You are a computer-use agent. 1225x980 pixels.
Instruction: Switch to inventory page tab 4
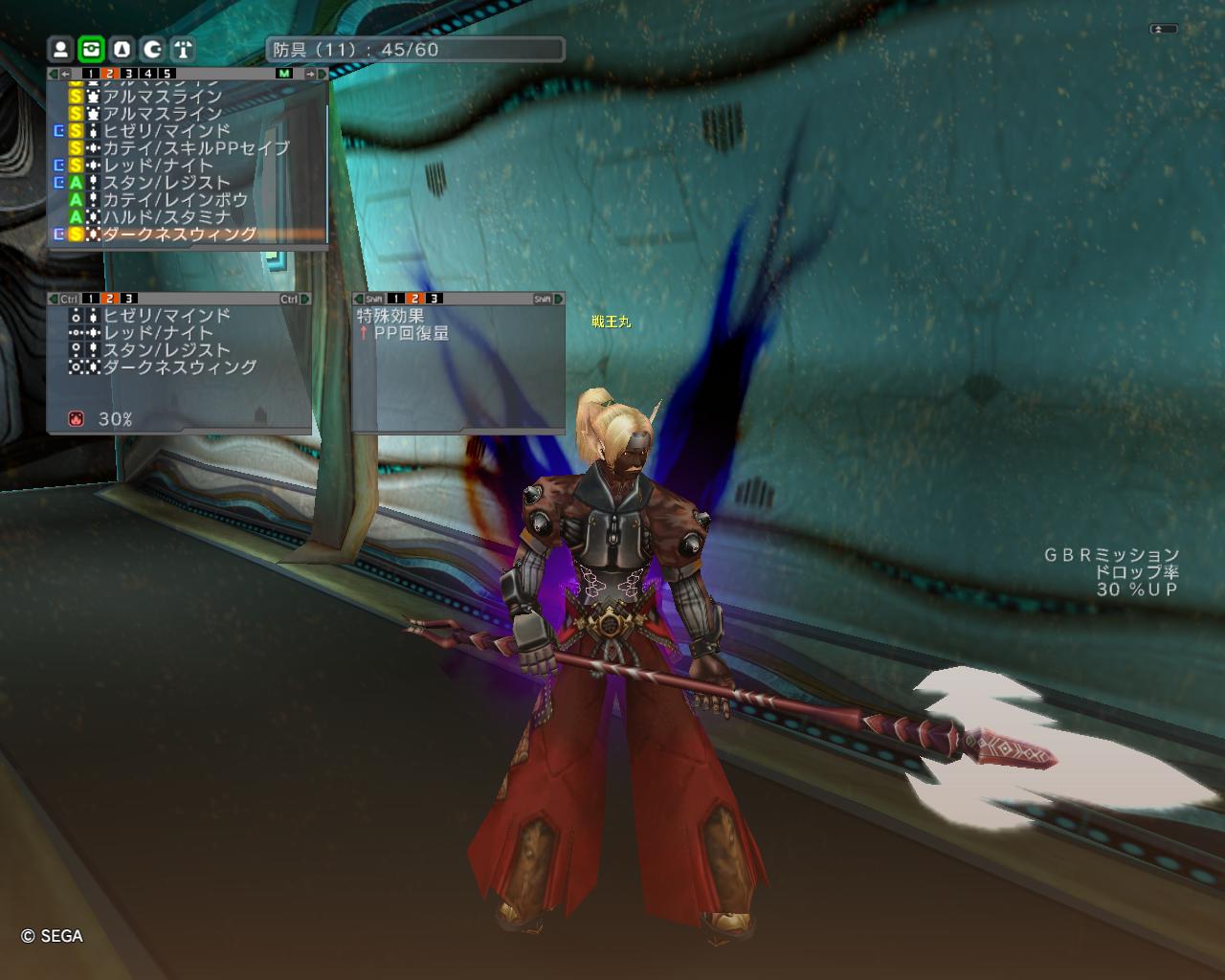pyautogui.click(x=147, y=74)
